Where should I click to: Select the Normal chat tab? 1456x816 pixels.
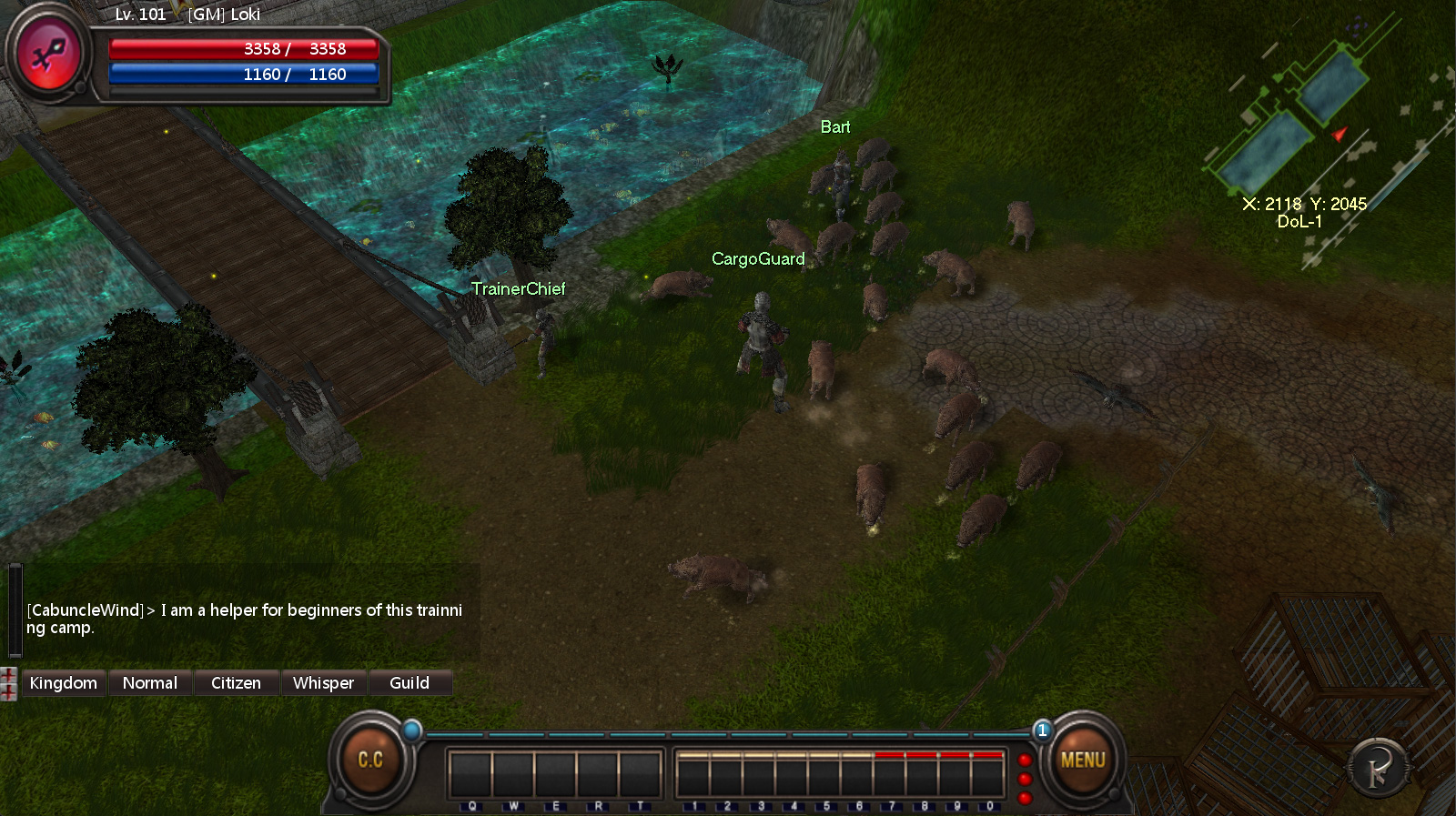click(x=150, y=683)
